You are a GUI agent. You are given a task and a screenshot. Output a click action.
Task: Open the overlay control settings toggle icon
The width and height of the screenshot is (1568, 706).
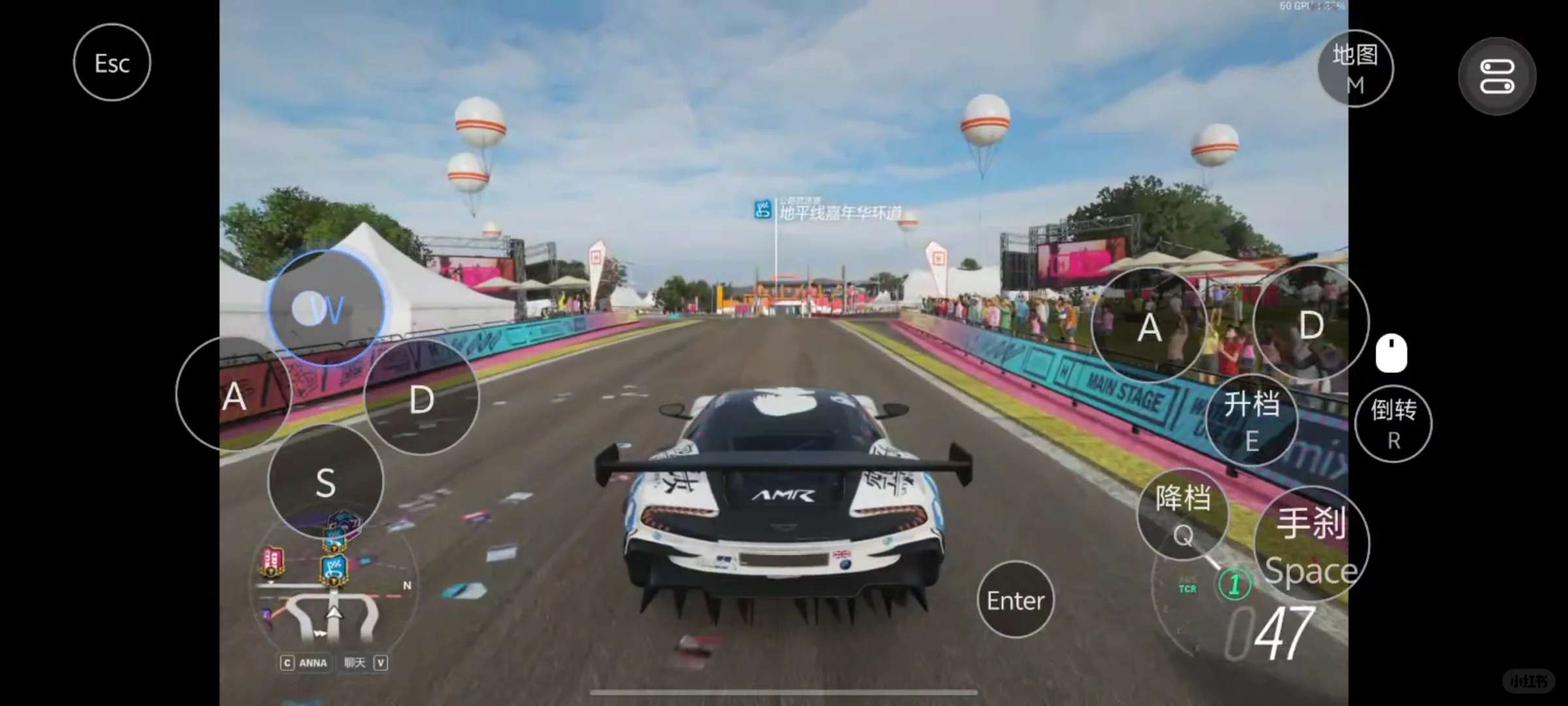(x=1497, y=76)
